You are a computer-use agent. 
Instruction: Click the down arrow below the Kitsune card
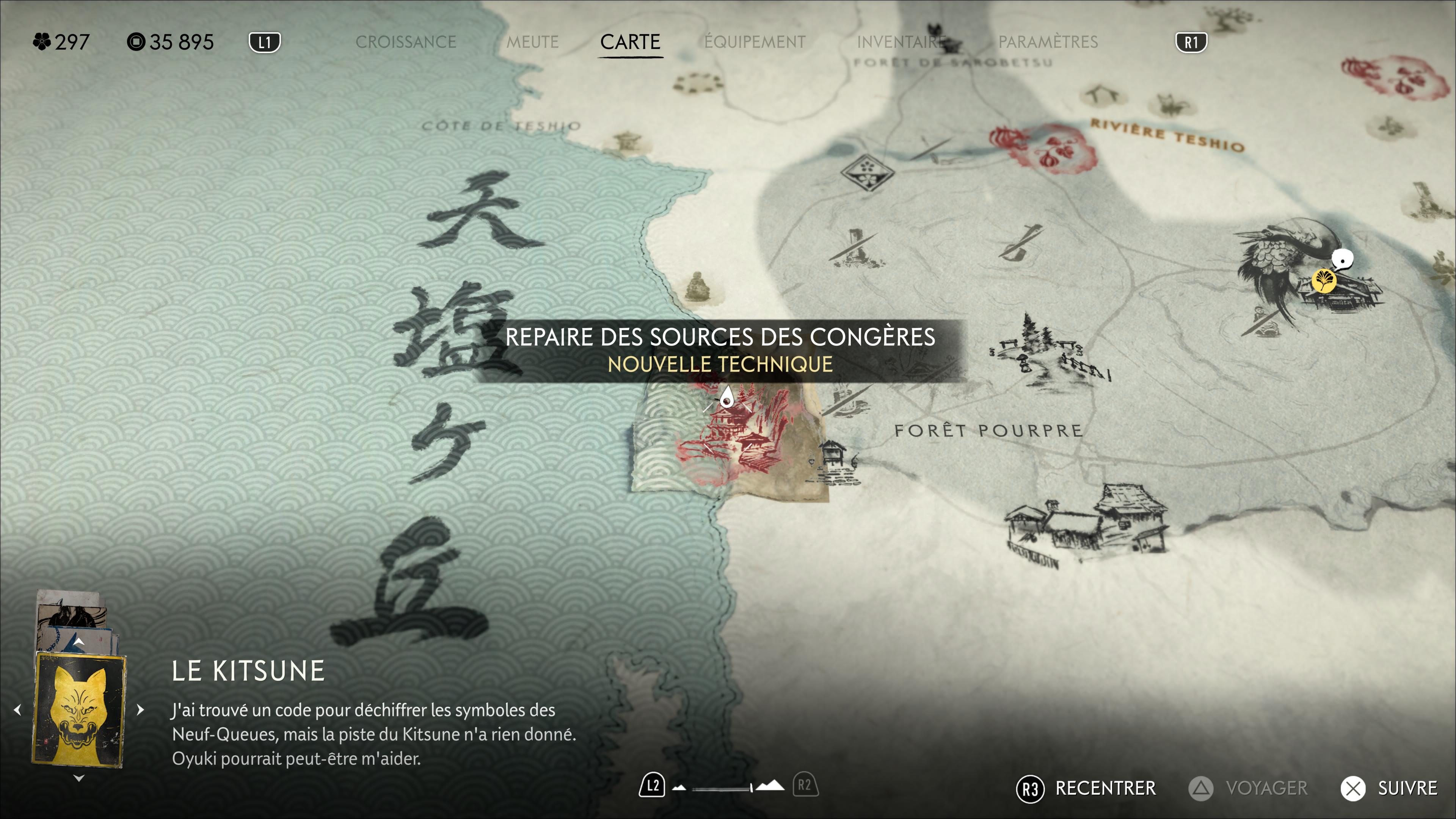[x=79, y=778]
